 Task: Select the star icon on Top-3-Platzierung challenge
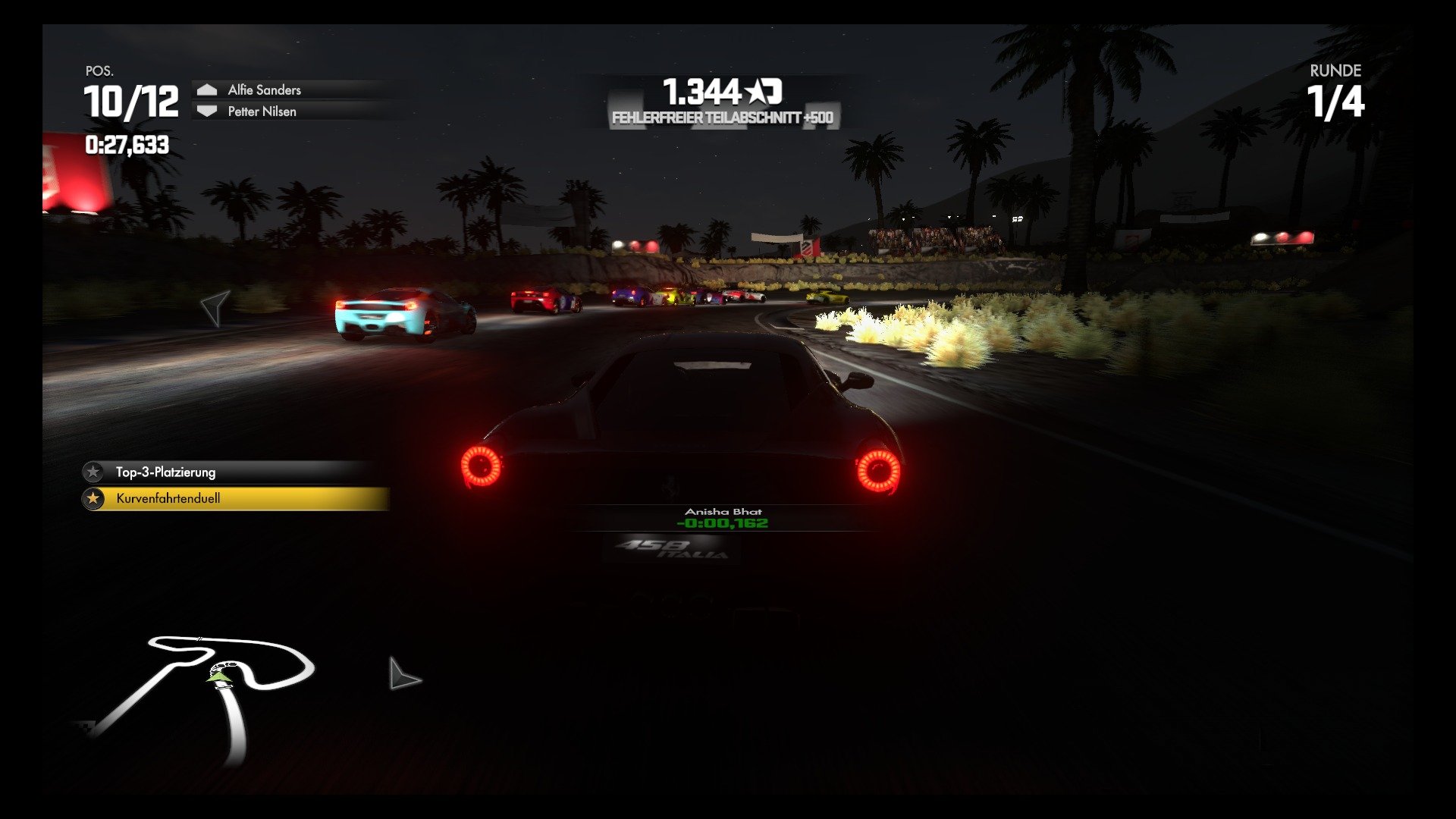pos(94,472)
